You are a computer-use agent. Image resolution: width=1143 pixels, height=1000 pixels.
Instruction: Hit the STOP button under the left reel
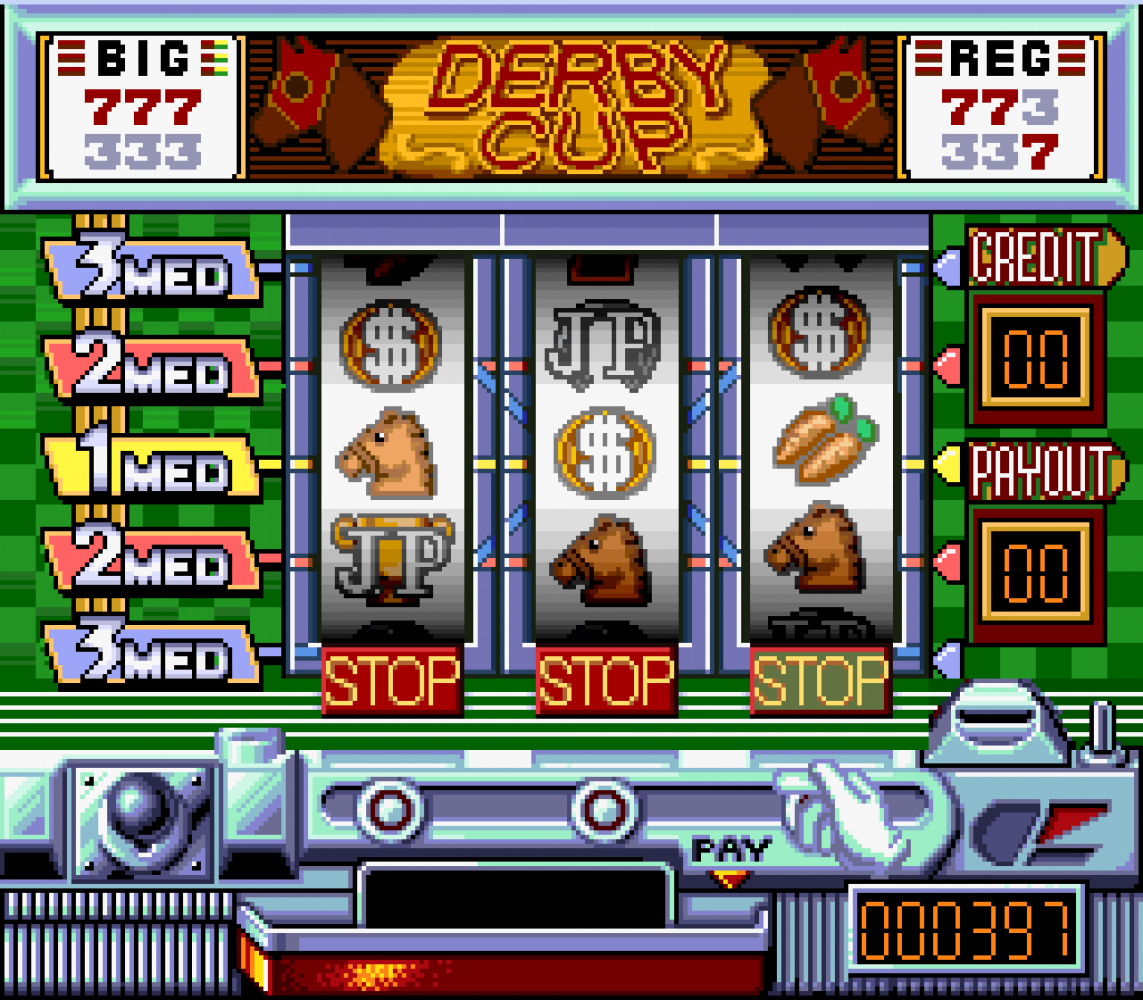click(x=392, y=680)
